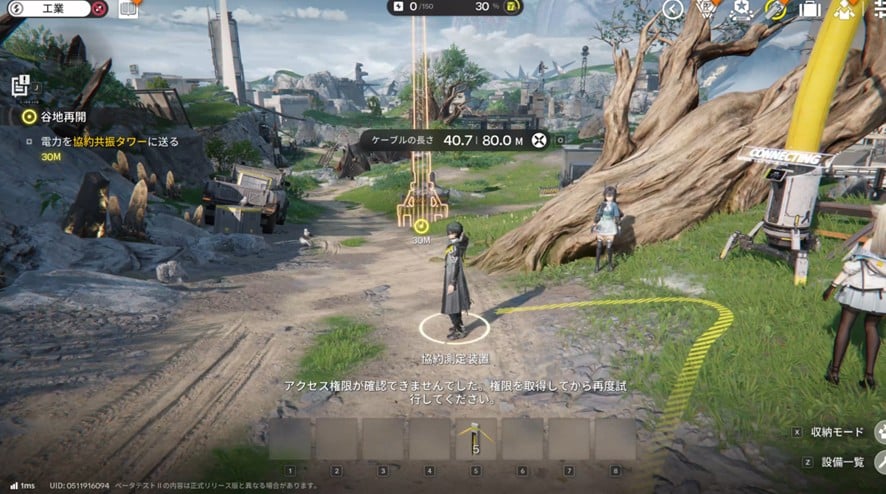This screenshot has width=886, height=494.
Task: Open the book guide icon
Action: coord(128,9)
